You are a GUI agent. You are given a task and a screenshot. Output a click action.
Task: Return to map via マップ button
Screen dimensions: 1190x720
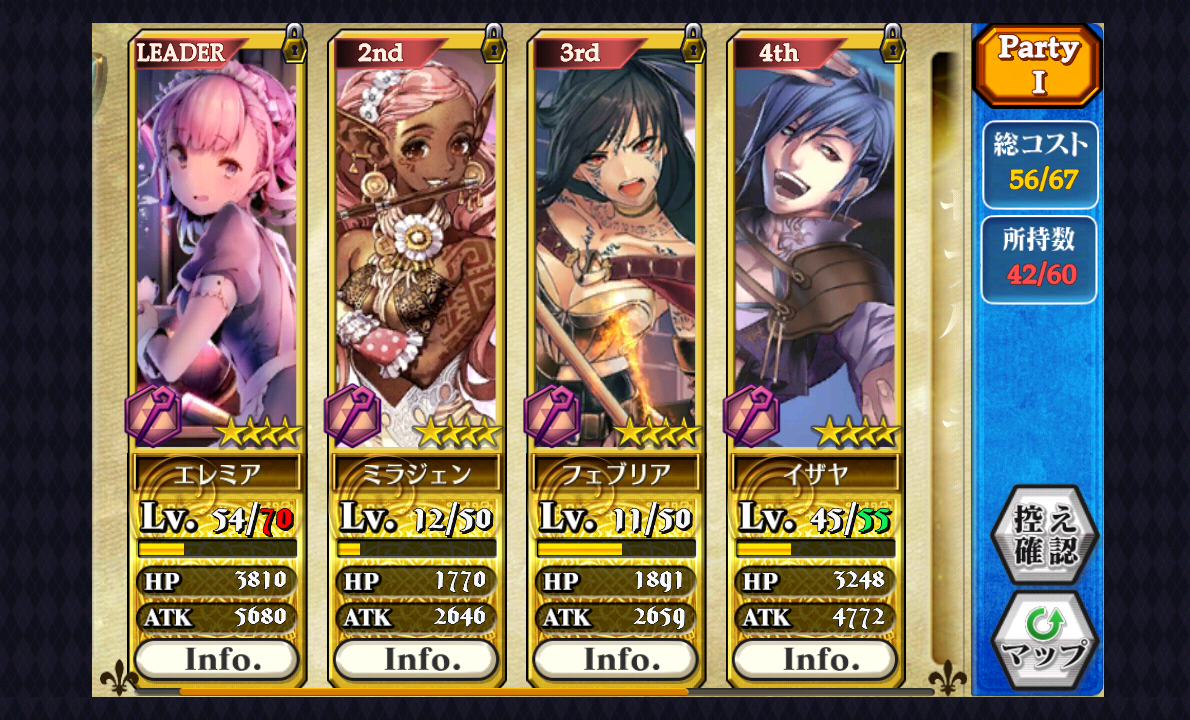point(1044,640)
